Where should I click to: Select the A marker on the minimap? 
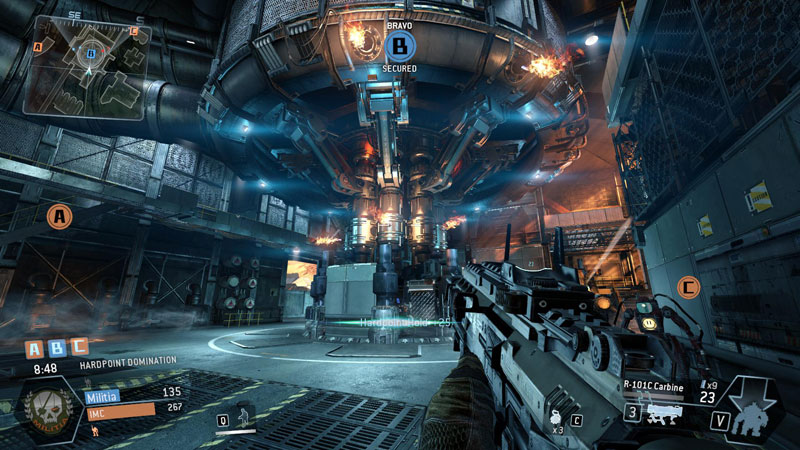tap(38, 46)
